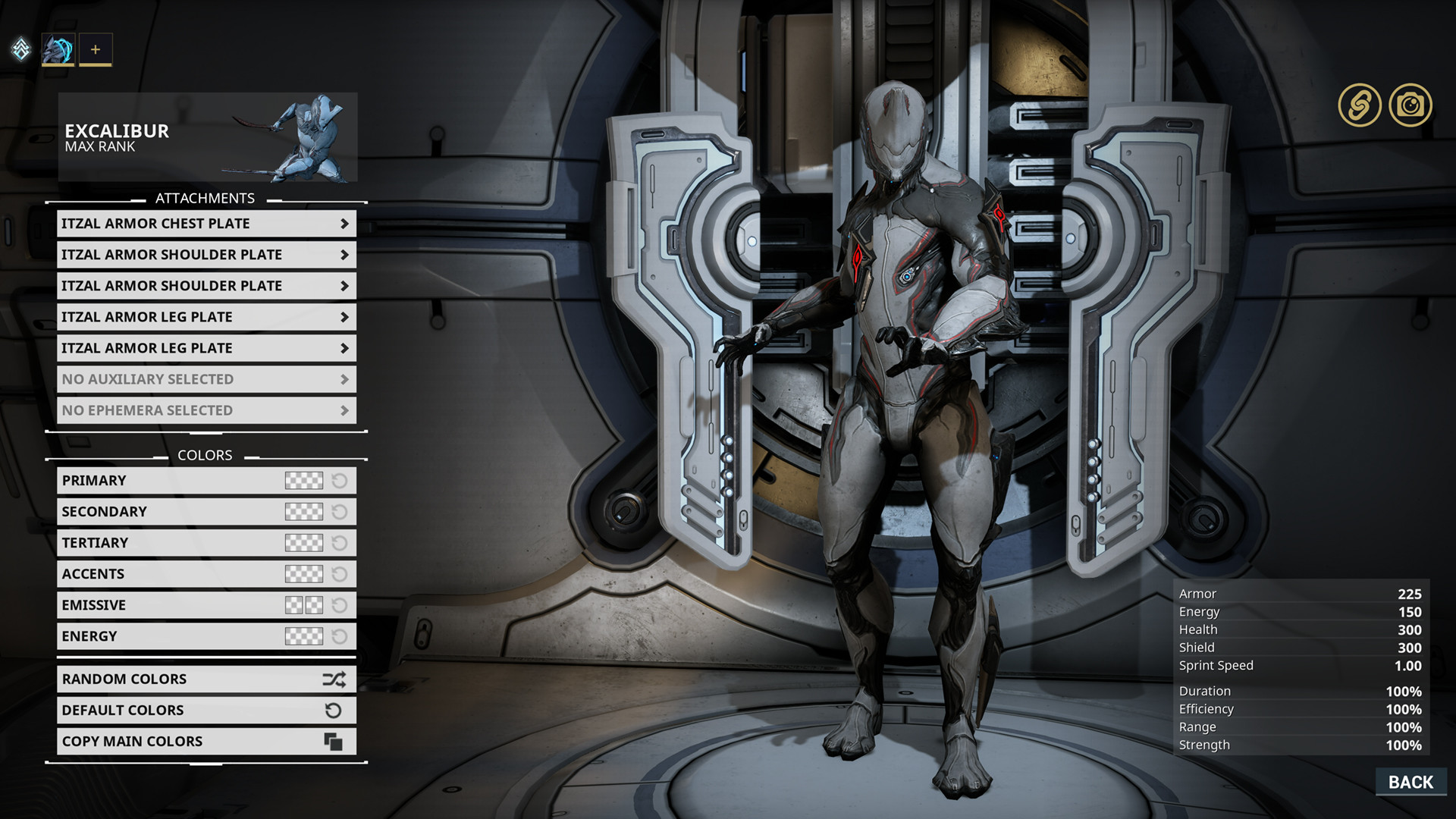This screenshot has height=819, width=1456.
Task: Open the No Ephemera Selected slot
Action: click(x=206, y=410)
